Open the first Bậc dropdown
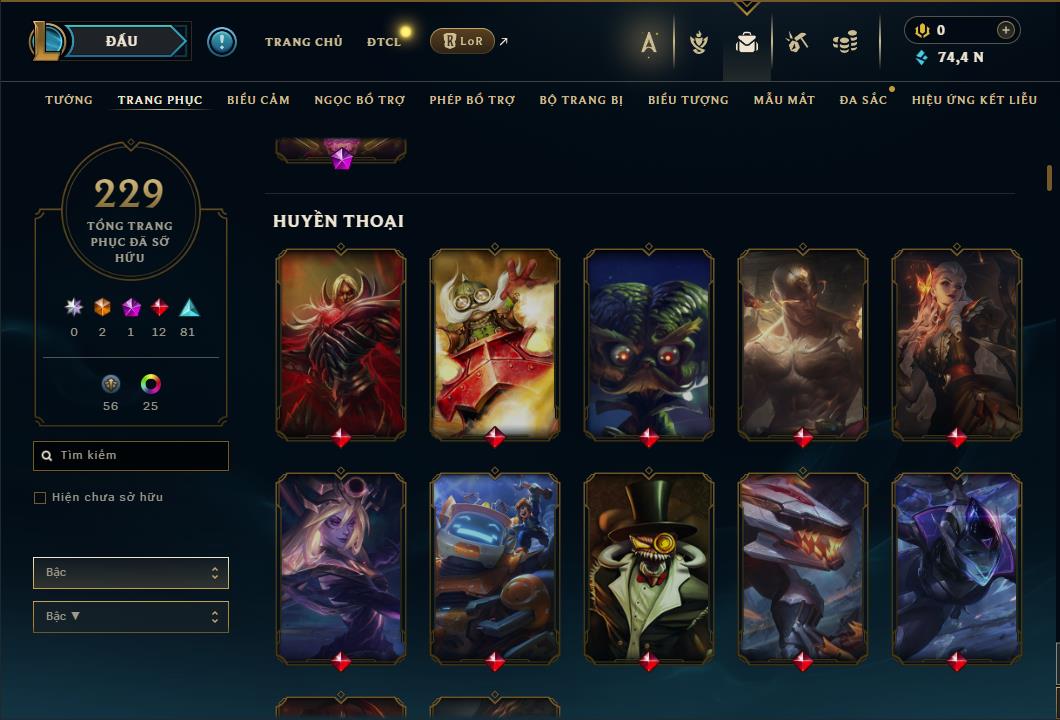Screen dimensions: 1060x720 [131, 573]
